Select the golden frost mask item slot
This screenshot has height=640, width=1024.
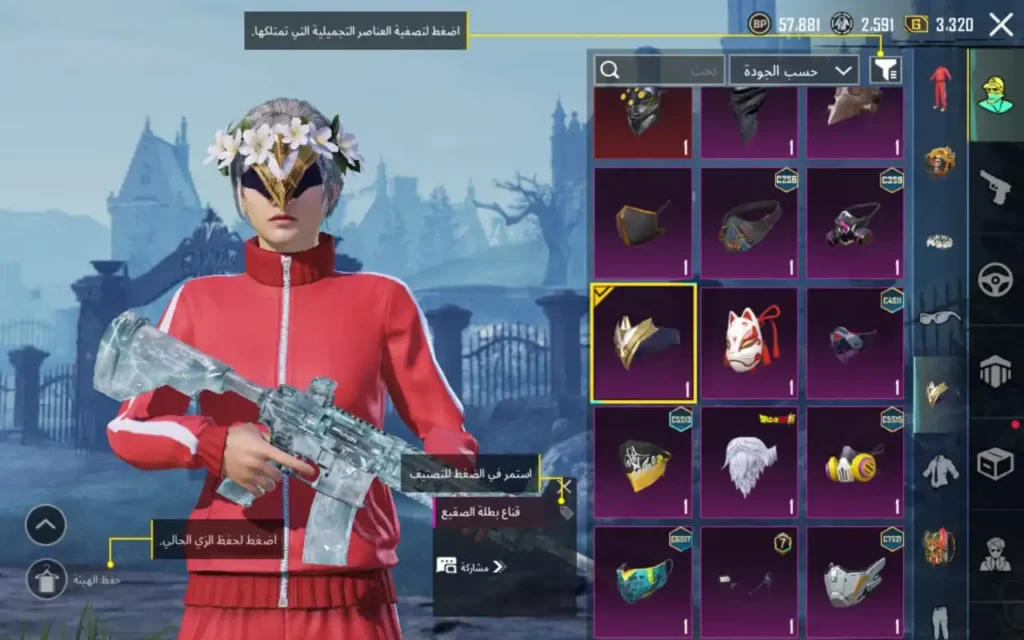(643, 342)
